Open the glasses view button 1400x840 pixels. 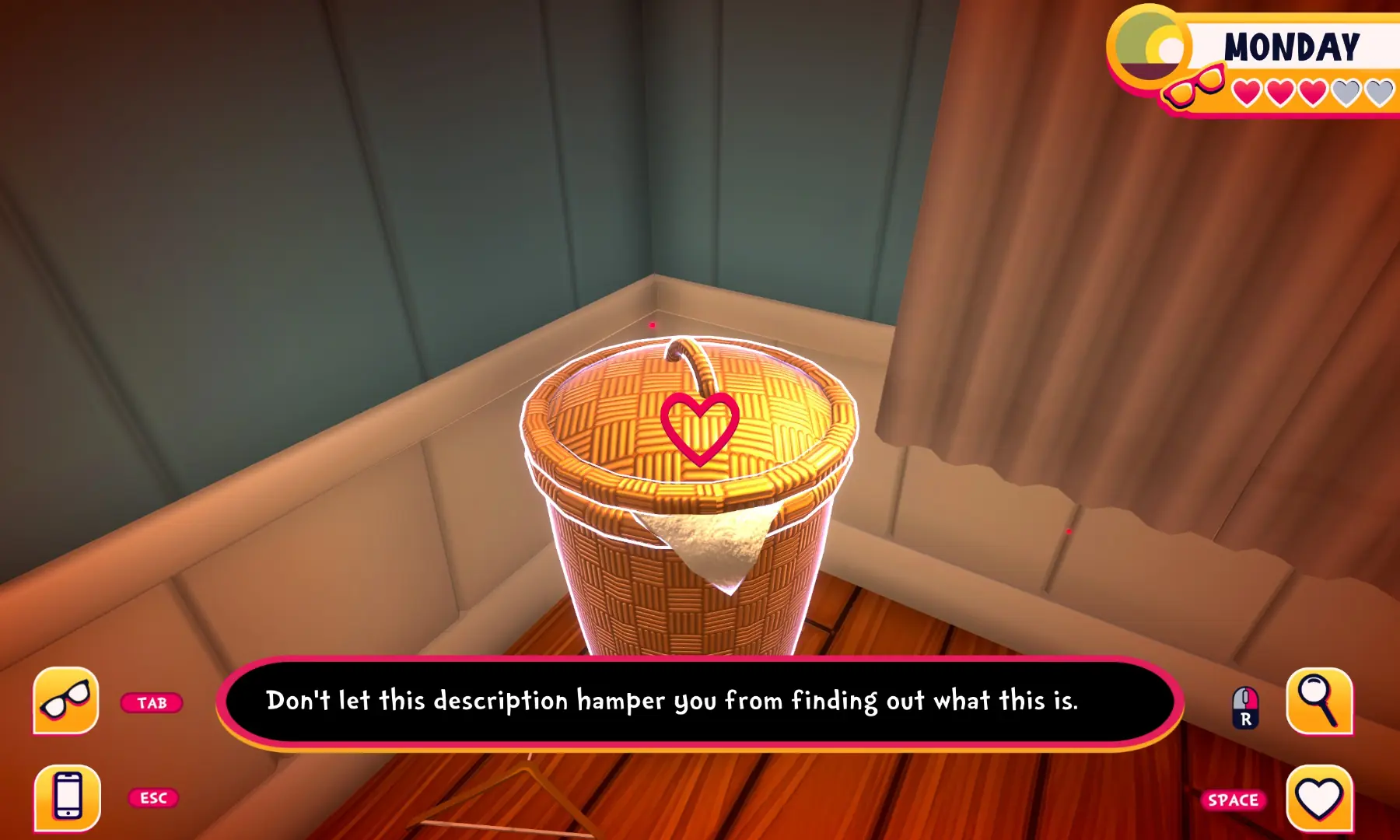click(x=66, y=701)
